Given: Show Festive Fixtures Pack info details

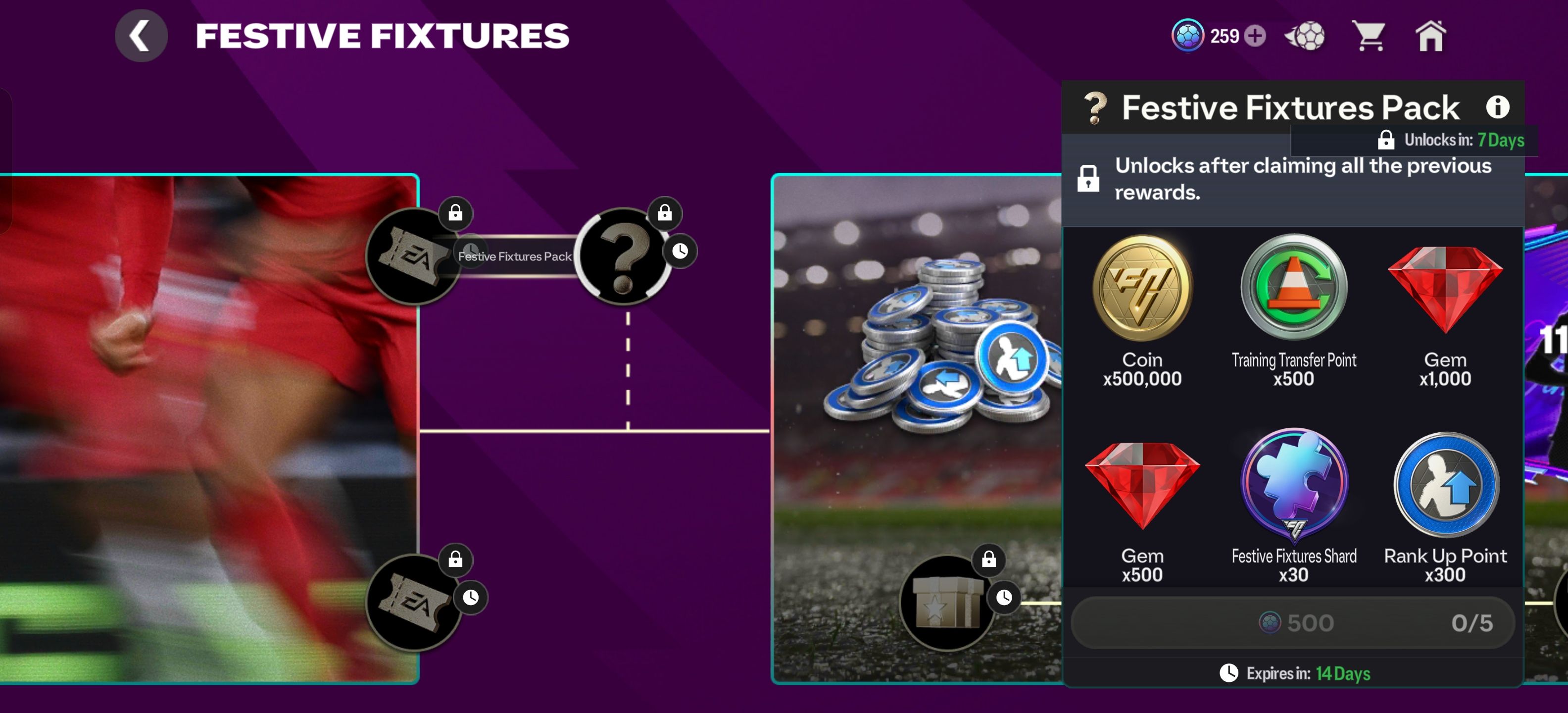Looking at the screenshot, I should click(x=1497, y=107).
